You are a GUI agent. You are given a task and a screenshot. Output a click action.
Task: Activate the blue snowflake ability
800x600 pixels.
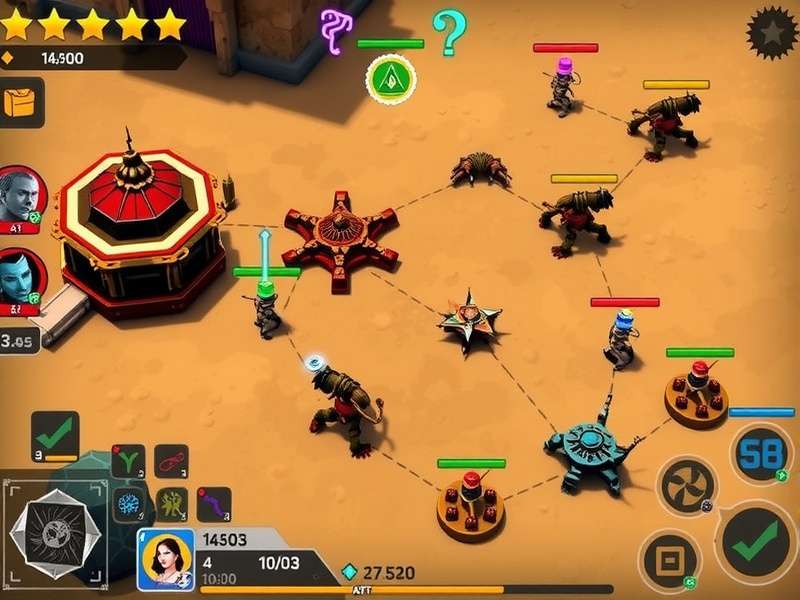(x=128, y=503)
